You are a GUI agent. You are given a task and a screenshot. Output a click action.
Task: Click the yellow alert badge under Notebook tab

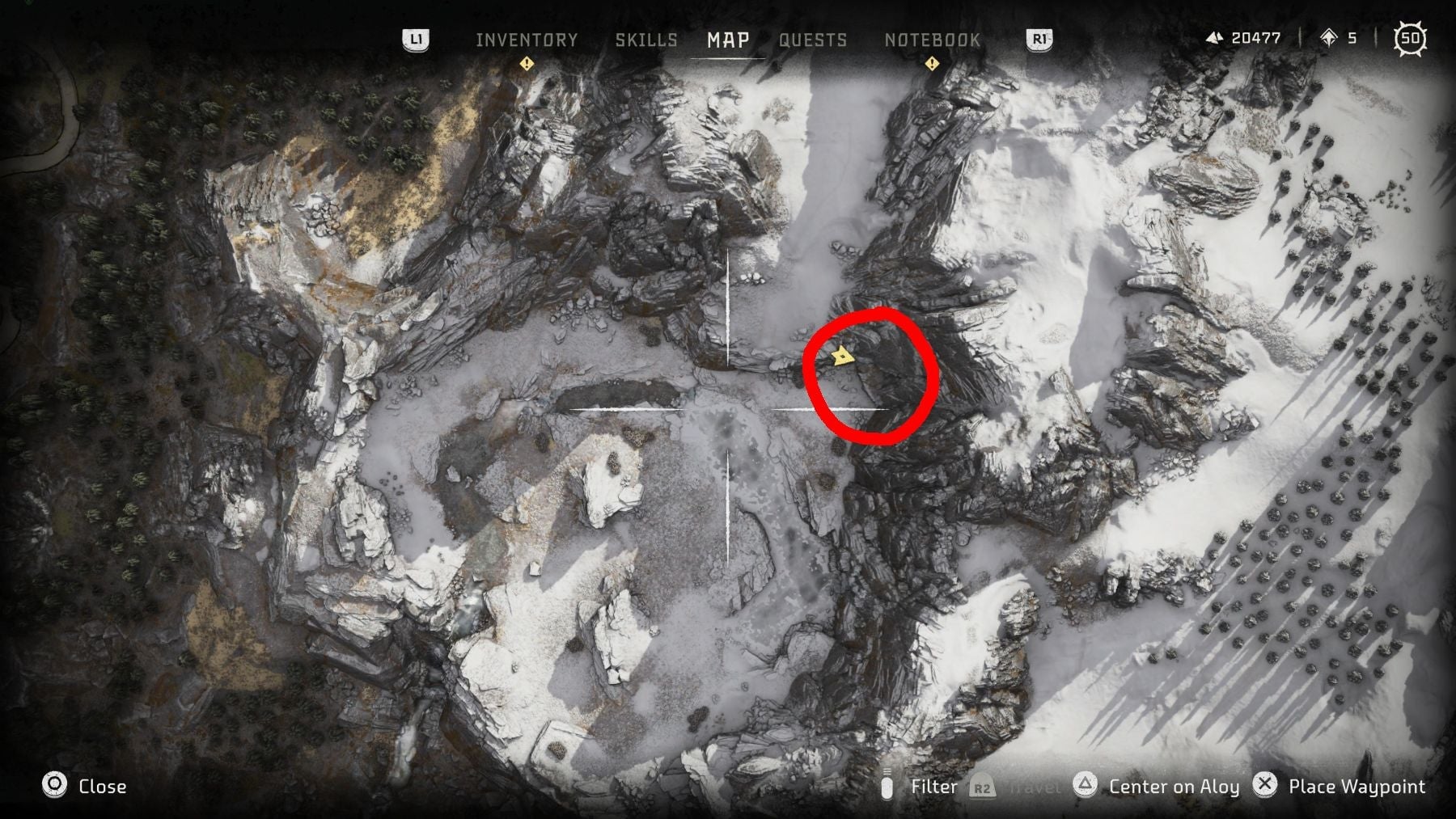[x=931, y=62]
